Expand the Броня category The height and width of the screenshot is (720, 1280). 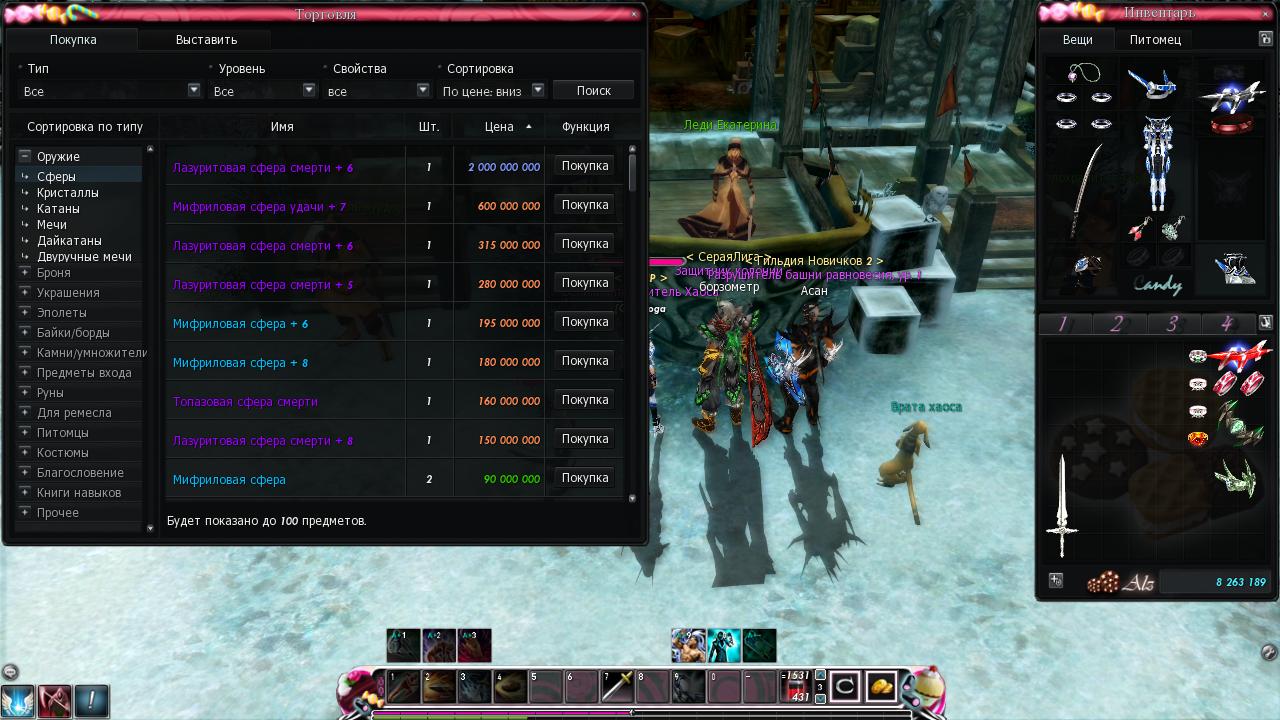25,272
